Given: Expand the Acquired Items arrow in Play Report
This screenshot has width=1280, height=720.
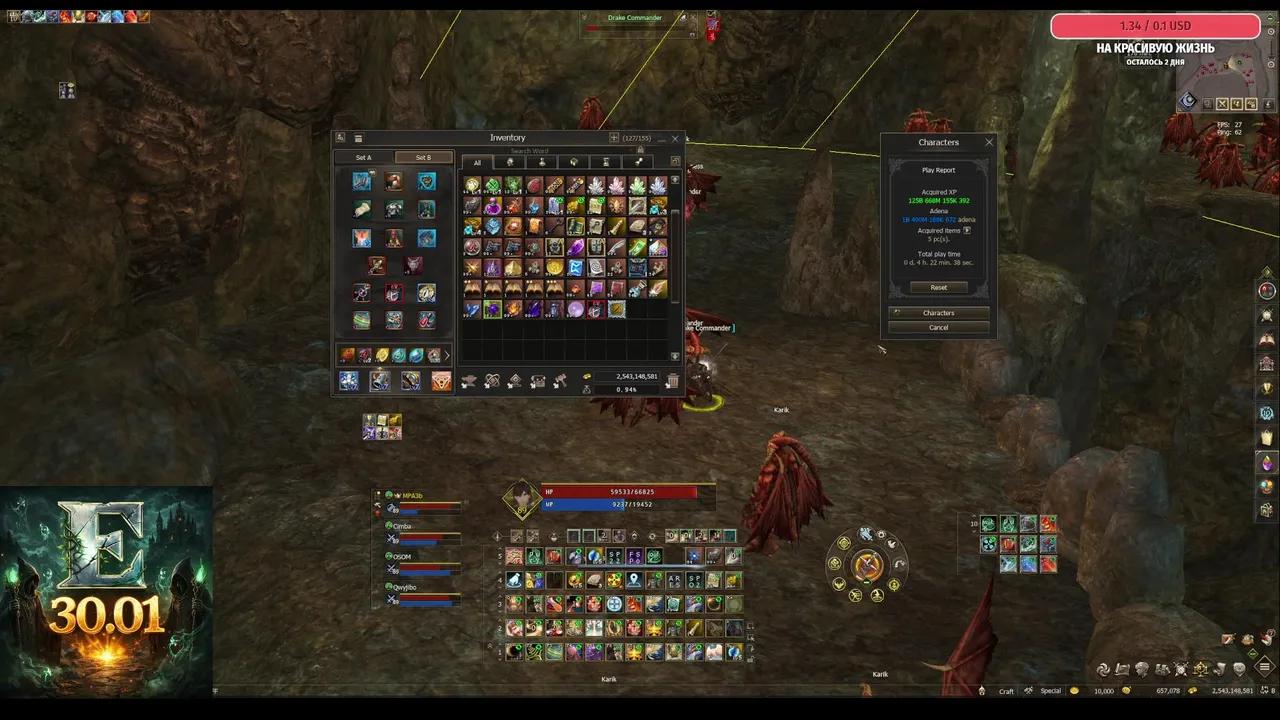Looking at the screenshot, I should click(x=965, y=230).
